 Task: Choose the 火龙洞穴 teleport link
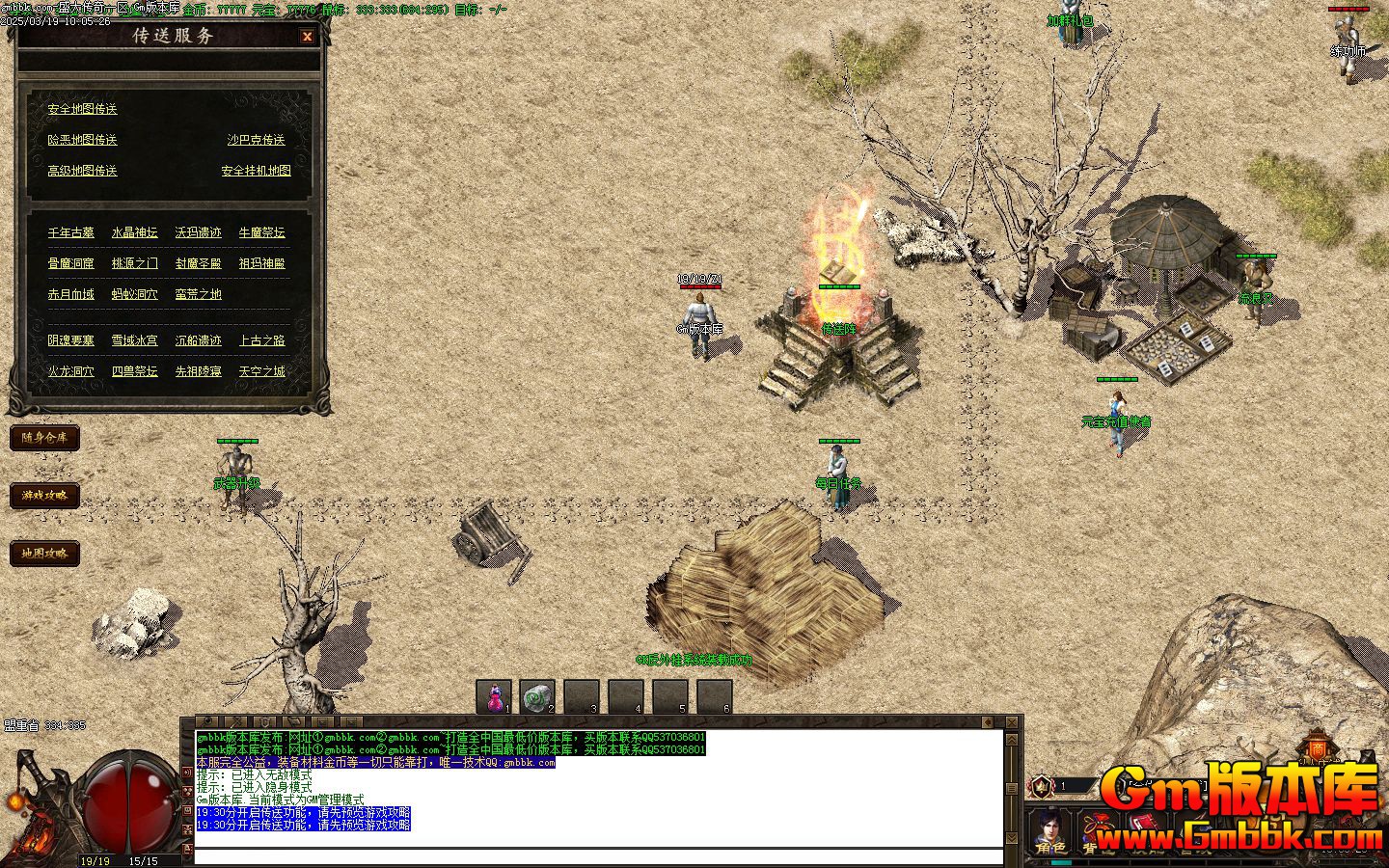71,371
